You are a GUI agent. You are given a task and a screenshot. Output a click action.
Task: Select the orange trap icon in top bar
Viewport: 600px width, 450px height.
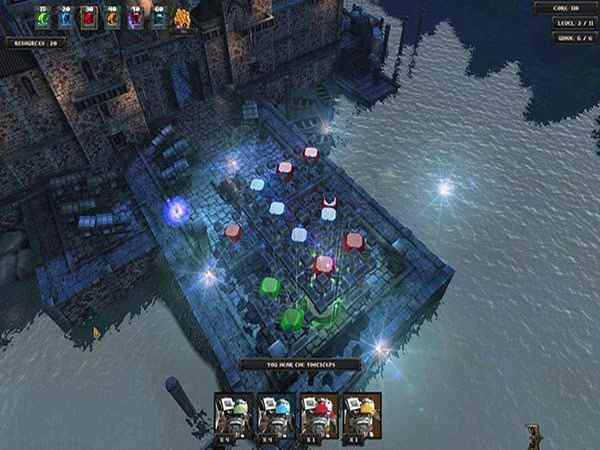pyautogui.click(x=112, y=18)
